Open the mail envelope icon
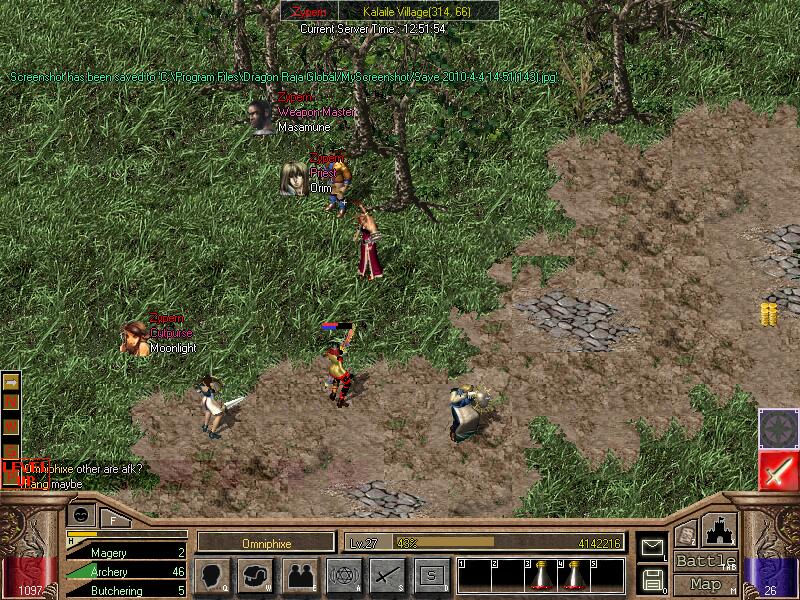 [652, 547]
